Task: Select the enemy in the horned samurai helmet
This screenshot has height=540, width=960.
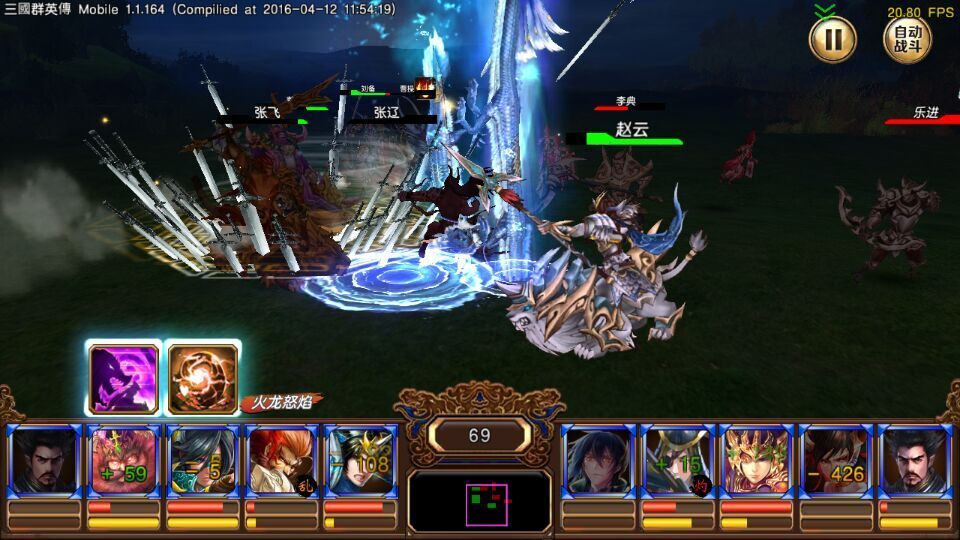Action: 677,460
